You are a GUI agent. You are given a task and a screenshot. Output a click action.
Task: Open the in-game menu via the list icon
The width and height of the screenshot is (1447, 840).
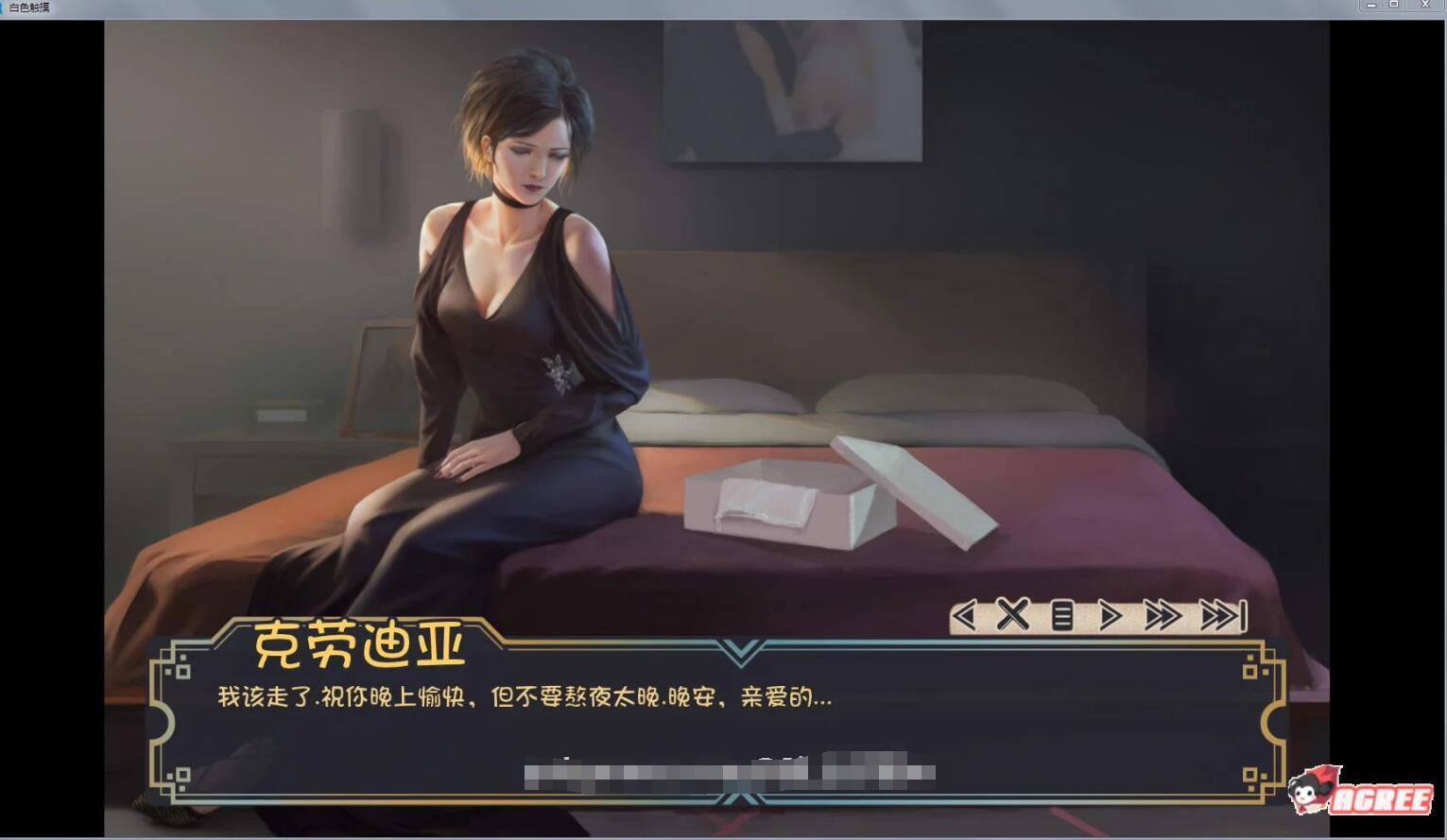click(1063, 616)
